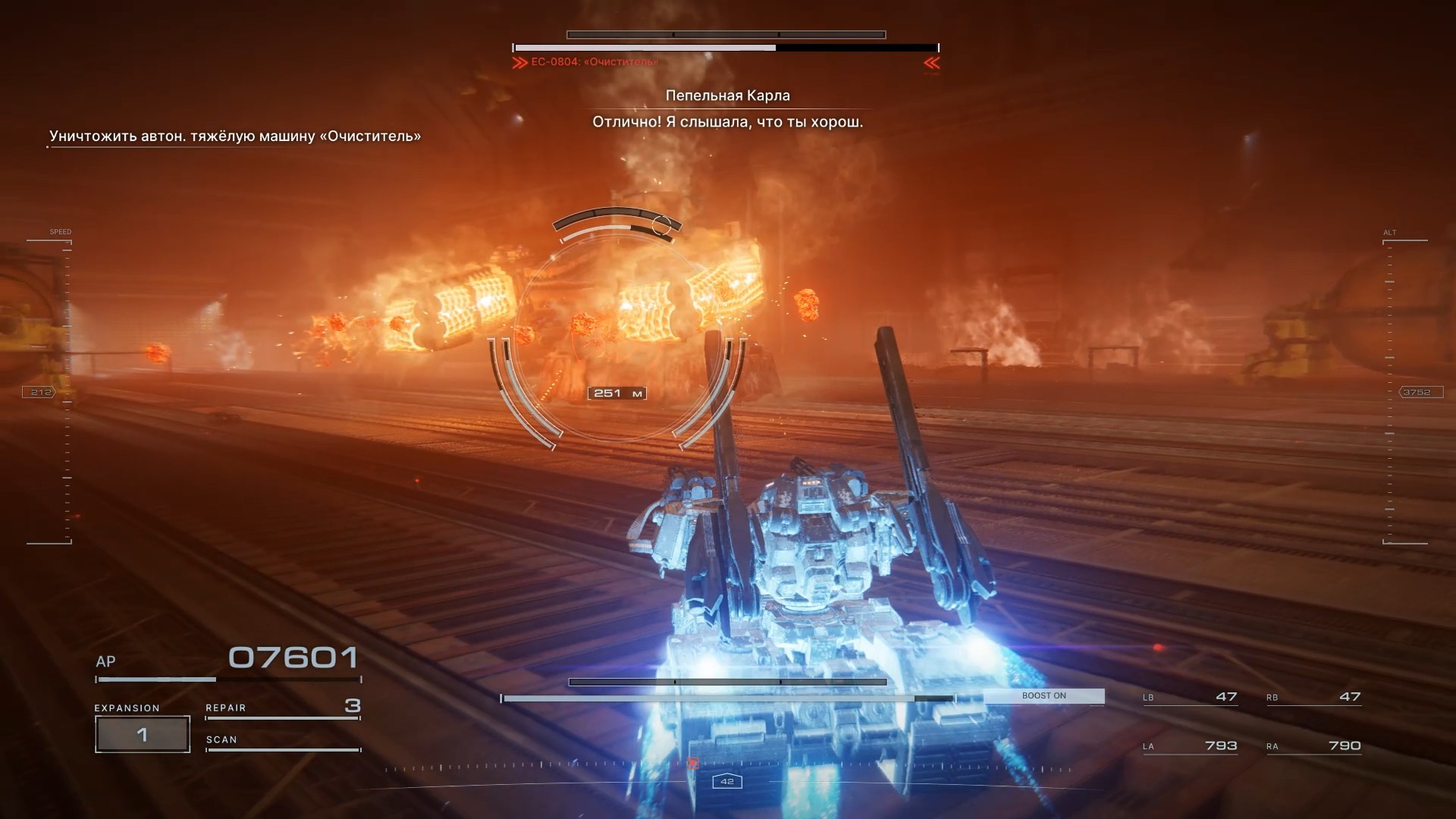Select the Expansion slot box
This screenshot has height=819, width=1456.
tap(142, 734)
